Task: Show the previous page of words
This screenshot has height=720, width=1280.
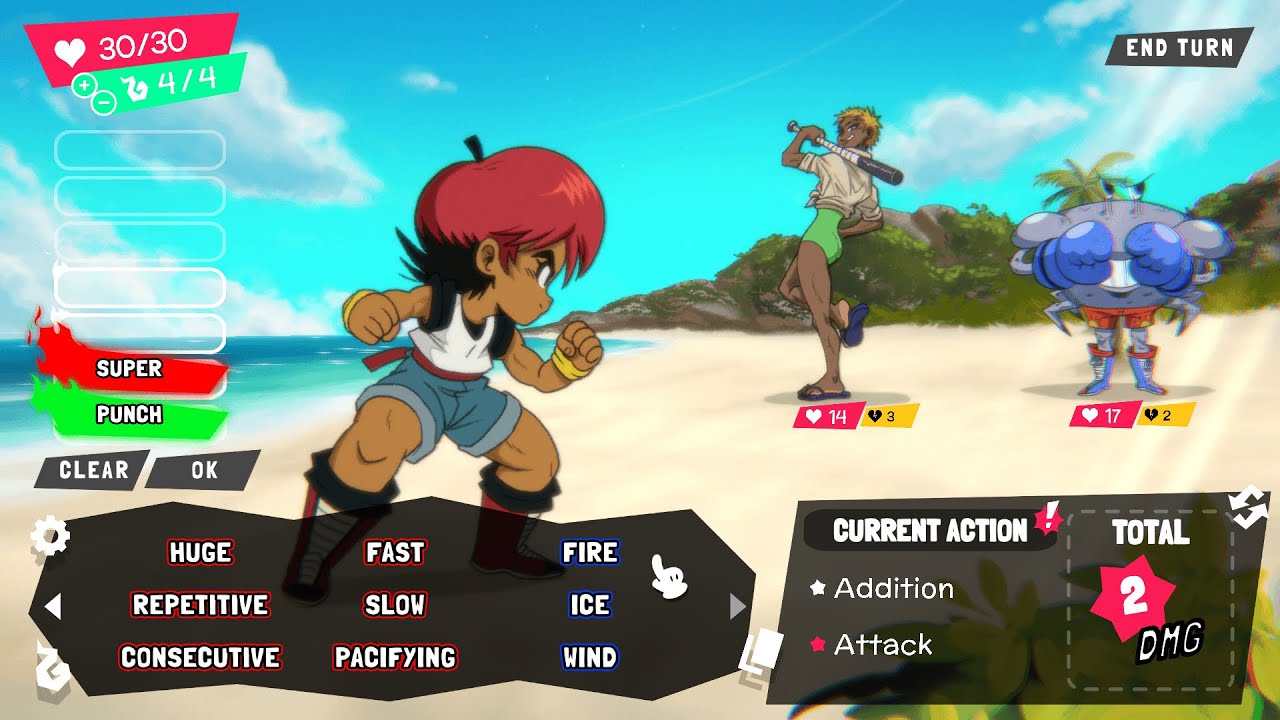Action: pos(54,606)
